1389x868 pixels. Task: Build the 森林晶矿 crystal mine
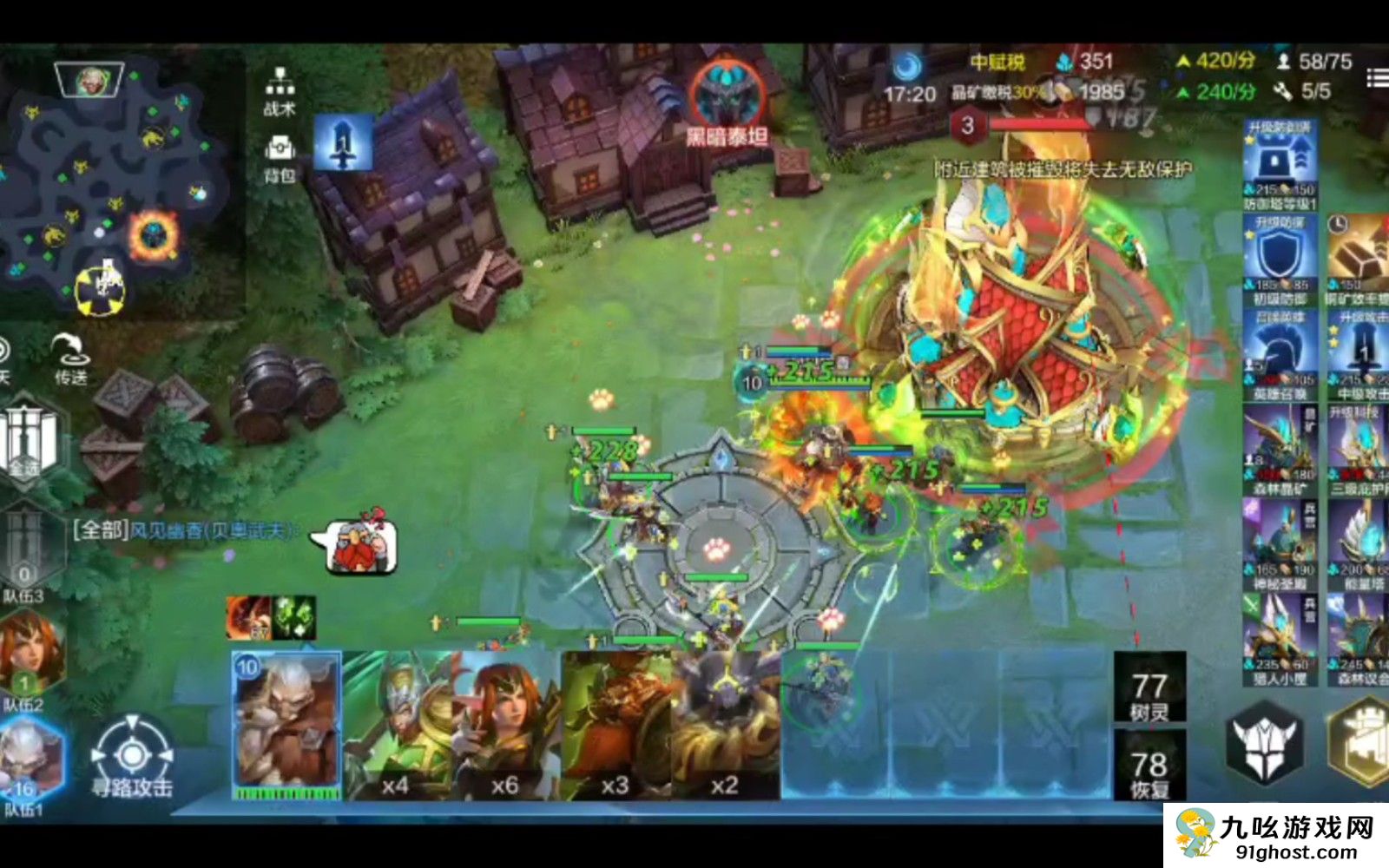point(1280,450)
